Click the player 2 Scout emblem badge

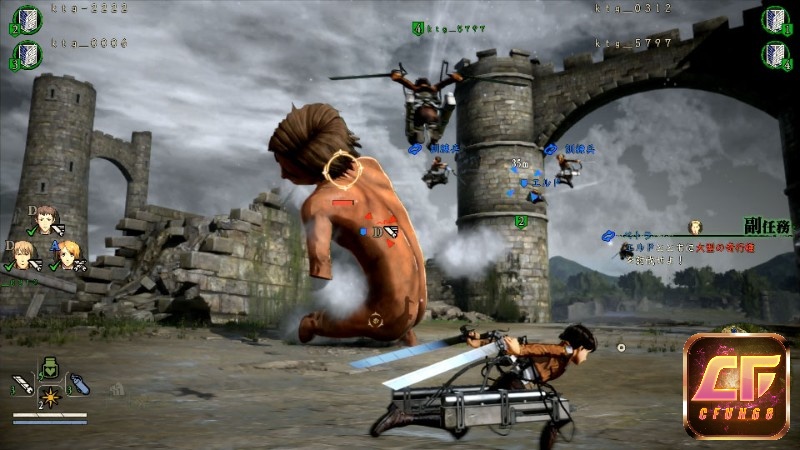click(x=26, y=19)
